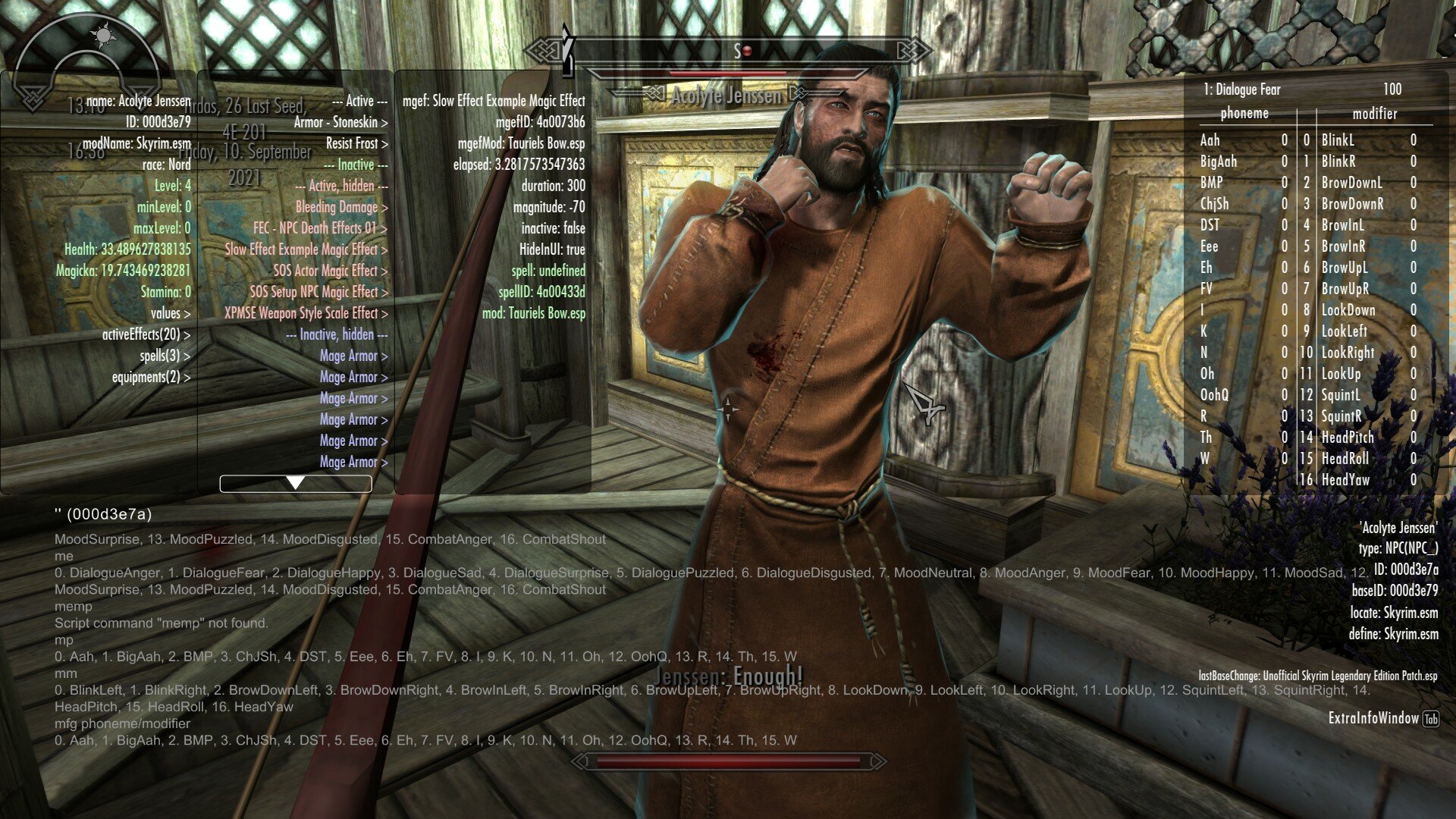Open FEC - NPC Death Effects 01
This screenshot has width=1456, height=819.
coord(319,228)
